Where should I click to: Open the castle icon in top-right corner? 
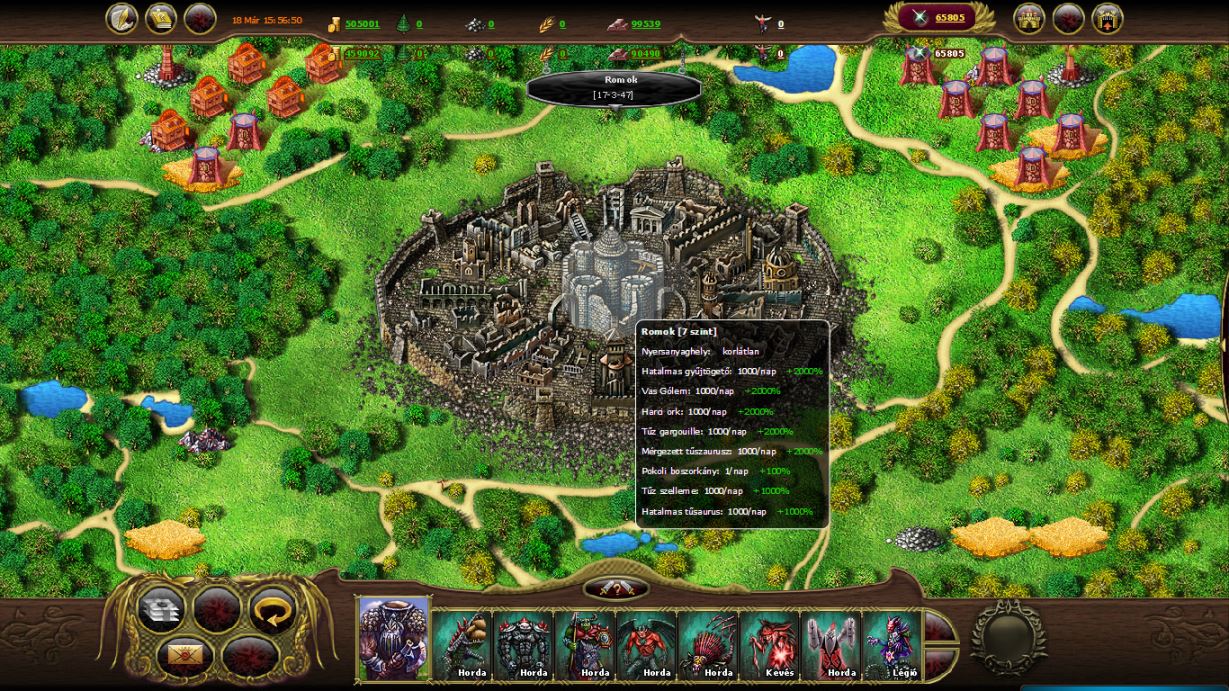[1030, 18]
